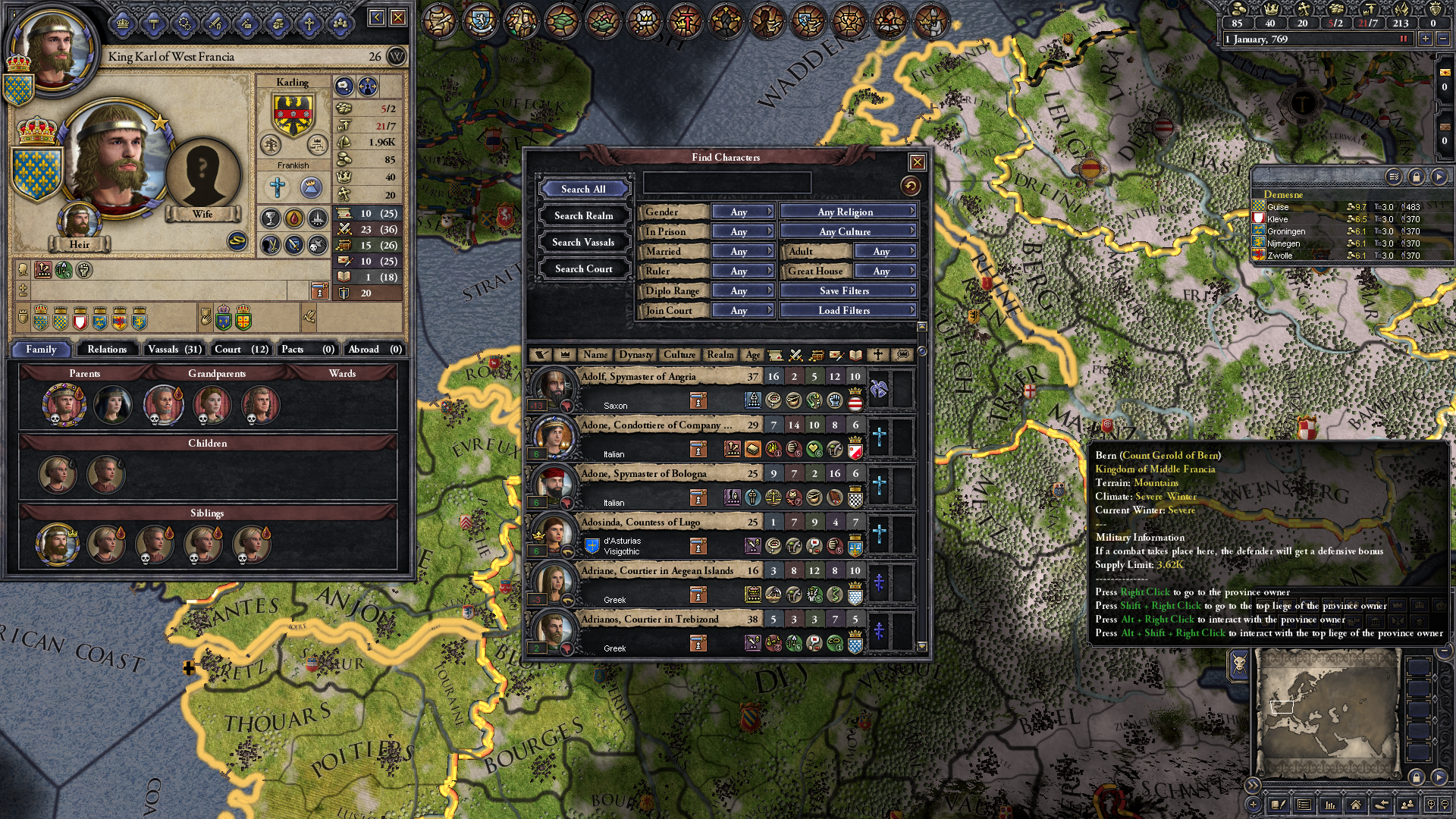Sort character list by Age
The width and height of the screenshot is (1456, 819).
pos(752,354)
